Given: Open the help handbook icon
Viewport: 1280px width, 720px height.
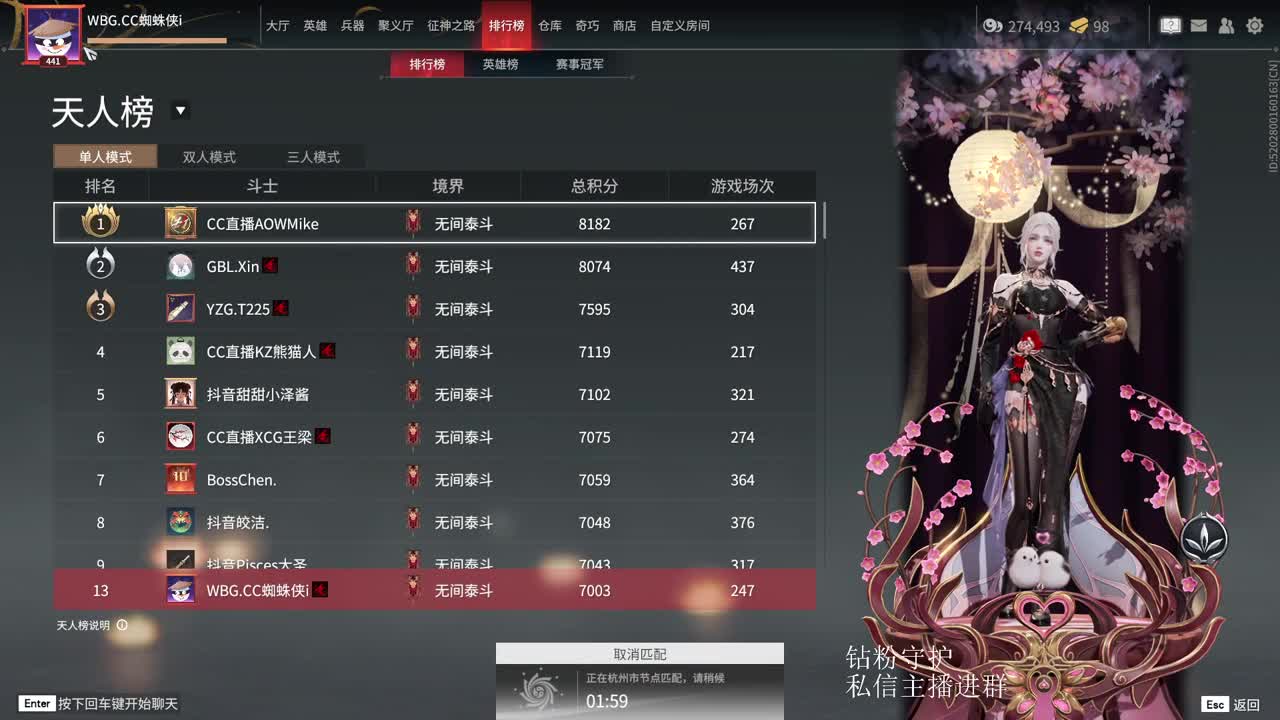Looking at the screenshot, I should pyautogui.click(x=1170, y=26).
